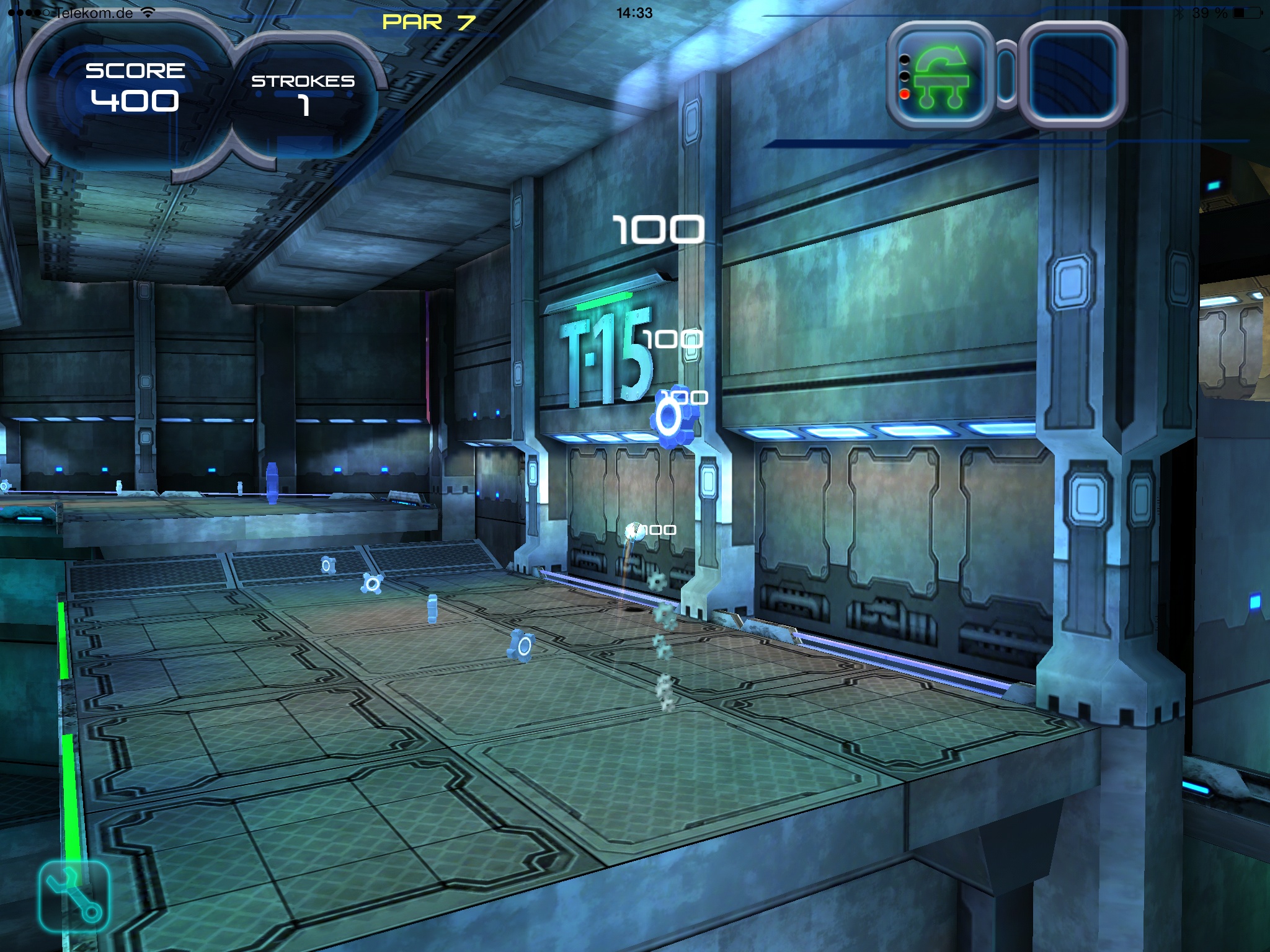Select the empty blue power-up slot

1073,76
